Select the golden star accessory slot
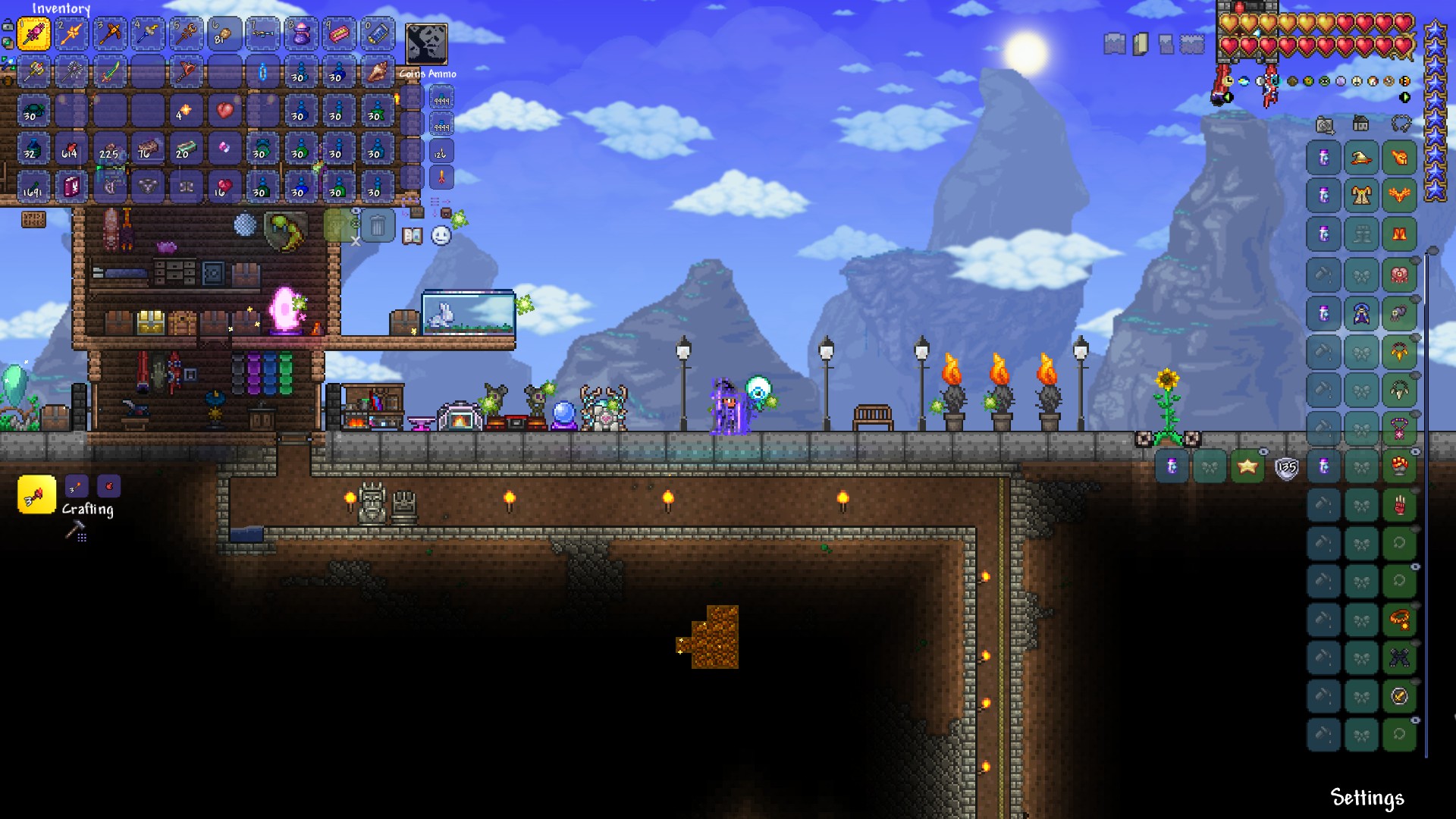This screenshot has width=1456, height=819. tap(1247, 466)
